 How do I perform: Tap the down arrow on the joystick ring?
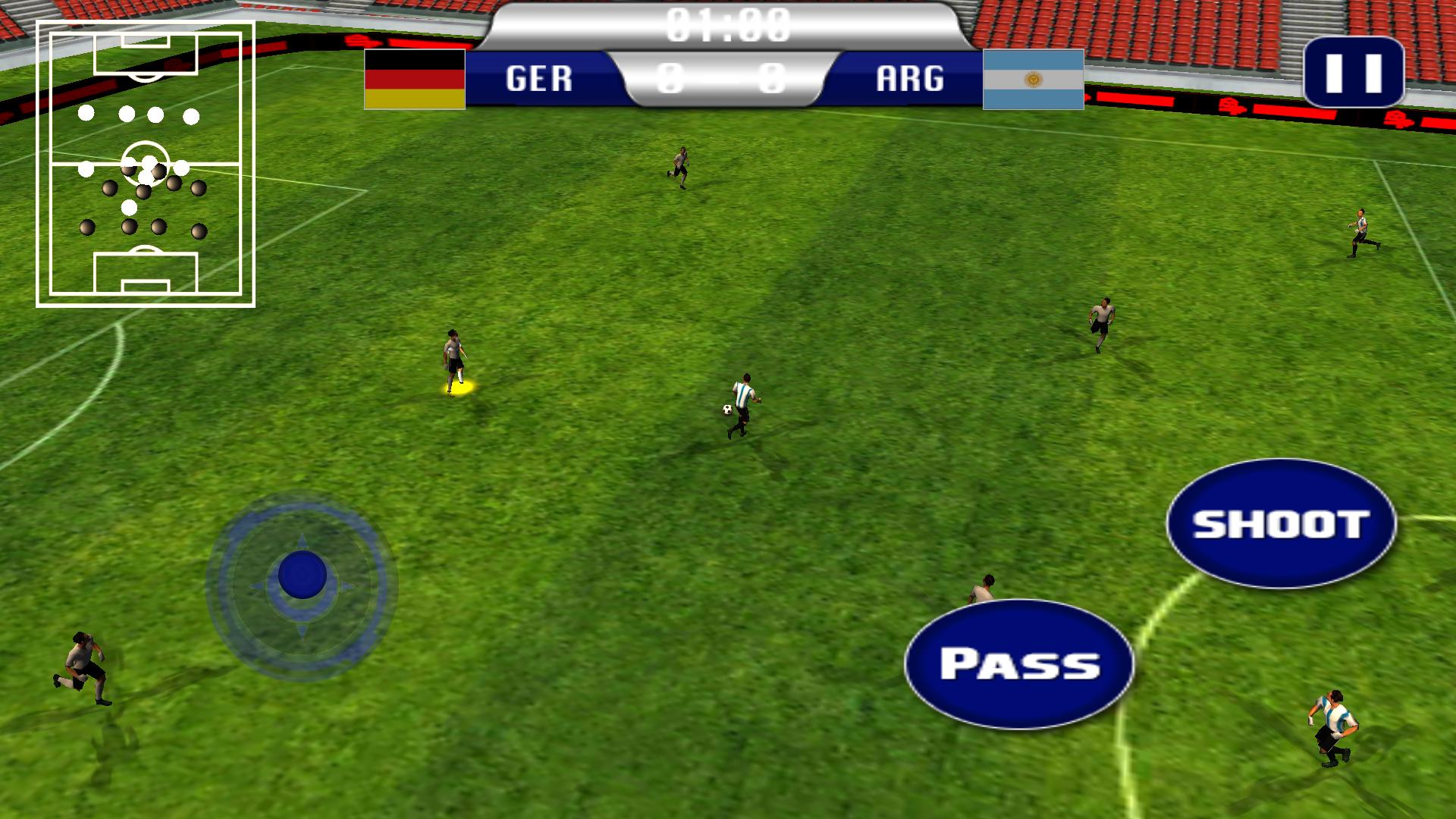point(302,630)
